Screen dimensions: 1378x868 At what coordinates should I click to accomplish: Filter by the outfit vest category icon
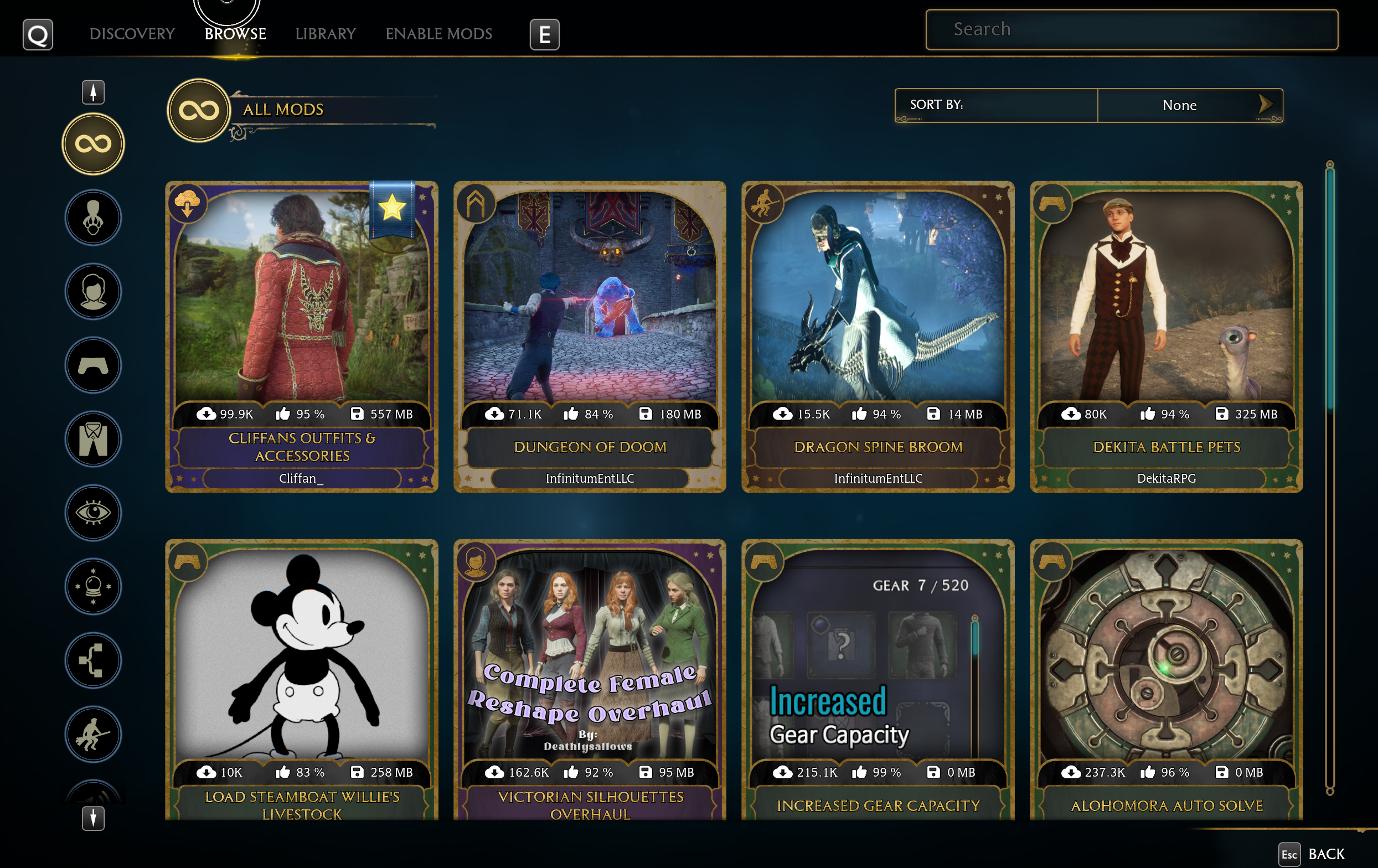pos(93,439)
